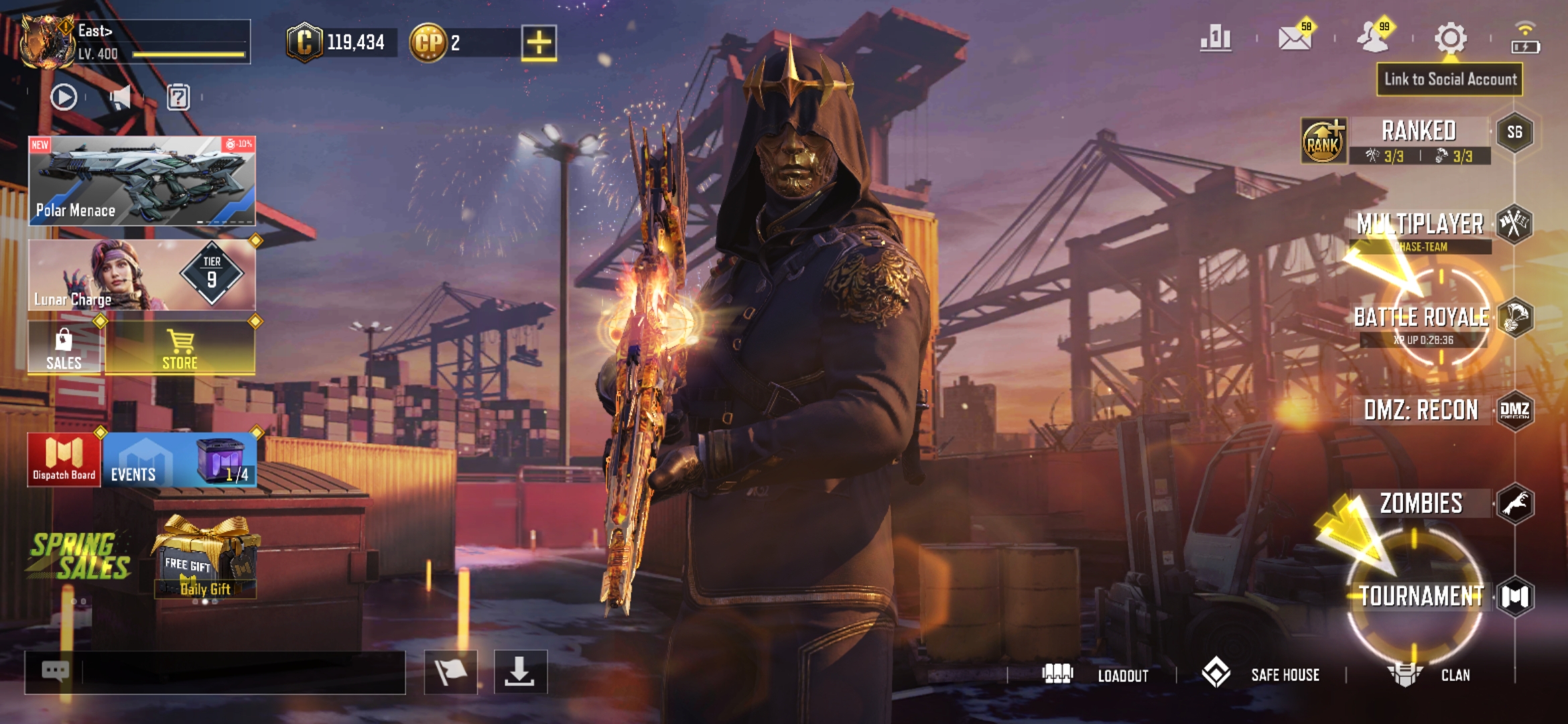Claim the Daily Gift box

pyautogui.click(x=205, y=560)
